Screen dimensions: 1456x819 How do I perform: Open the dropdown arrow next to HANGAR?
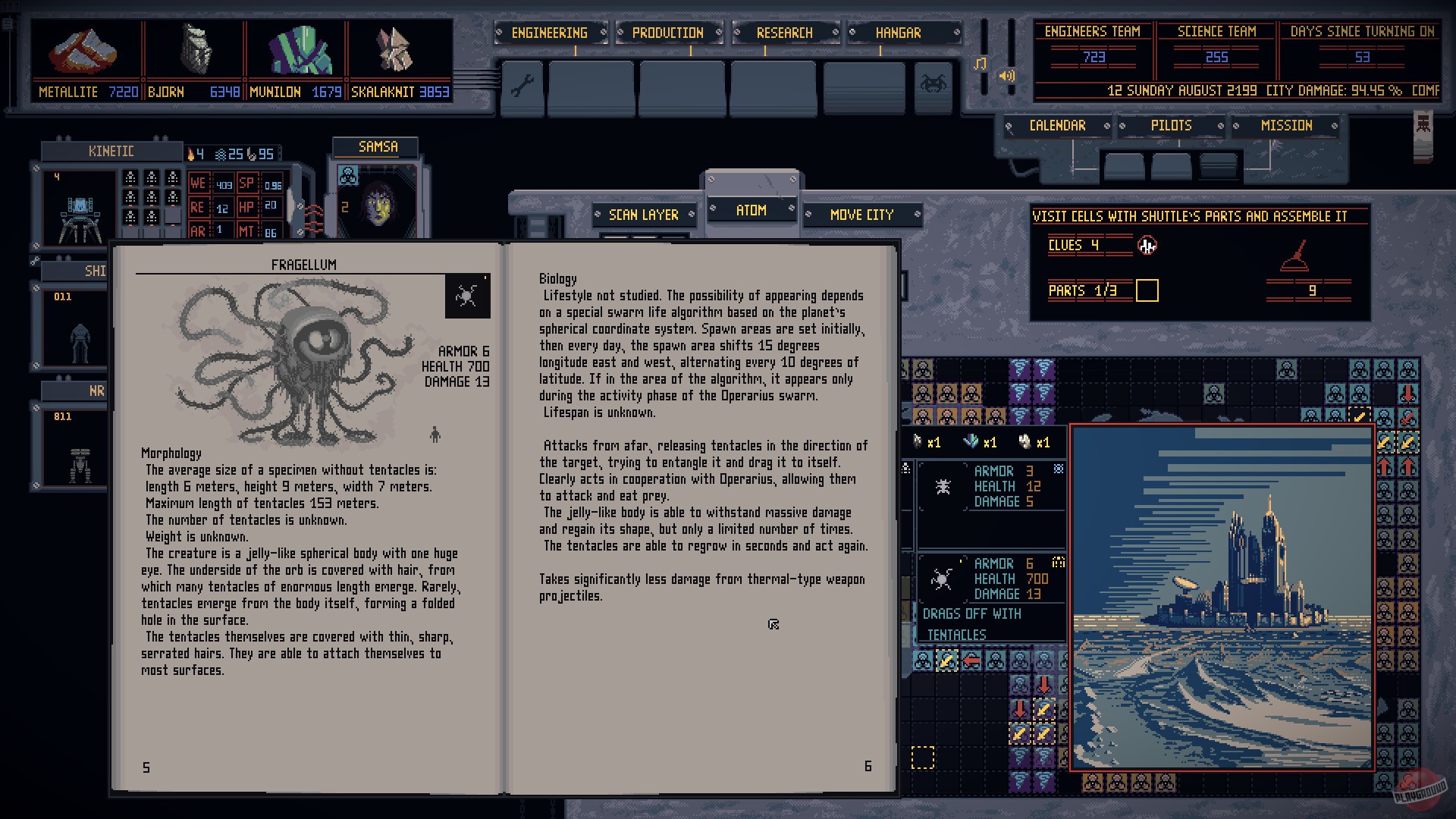pos(956,33)
